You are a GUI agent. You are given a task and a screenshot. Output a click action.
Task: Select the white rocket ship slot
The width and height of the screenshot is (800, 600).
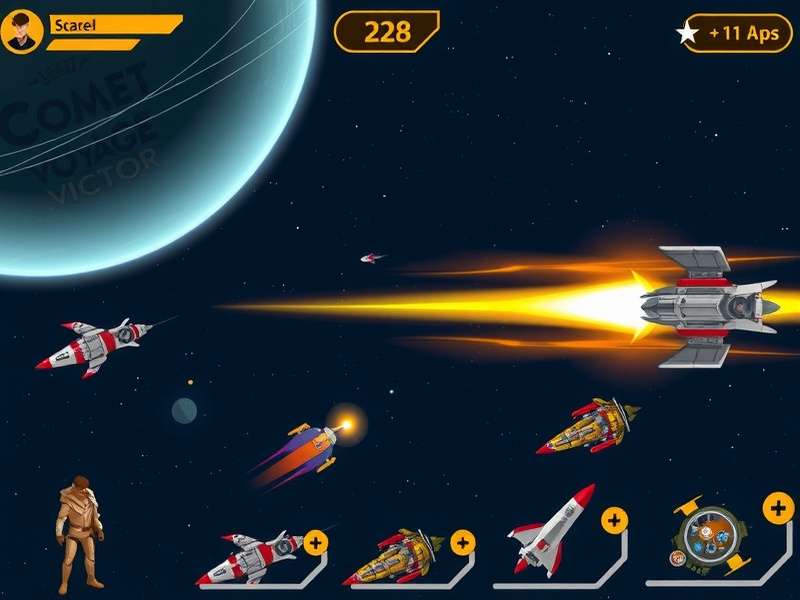[x=550, y=530]
